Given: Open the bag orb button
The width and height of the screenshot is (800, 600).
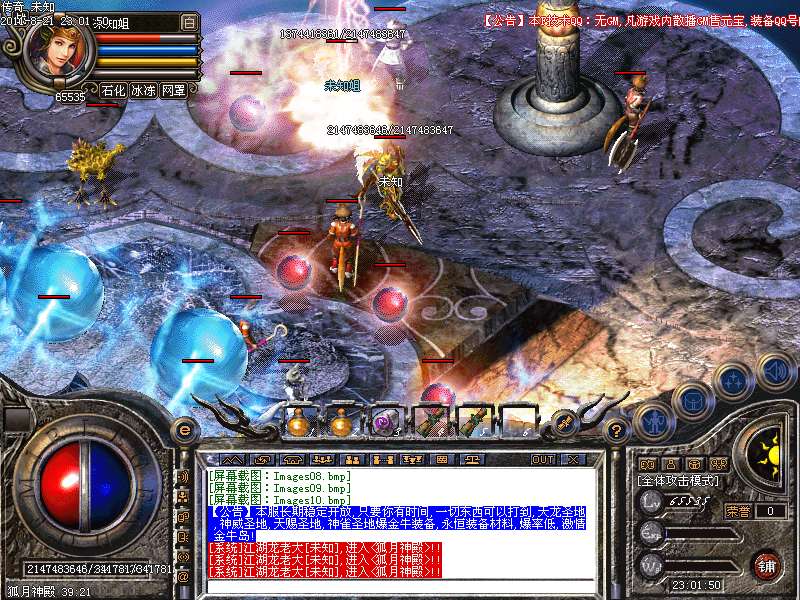Looking at the screenshot, I should point(691,401).
